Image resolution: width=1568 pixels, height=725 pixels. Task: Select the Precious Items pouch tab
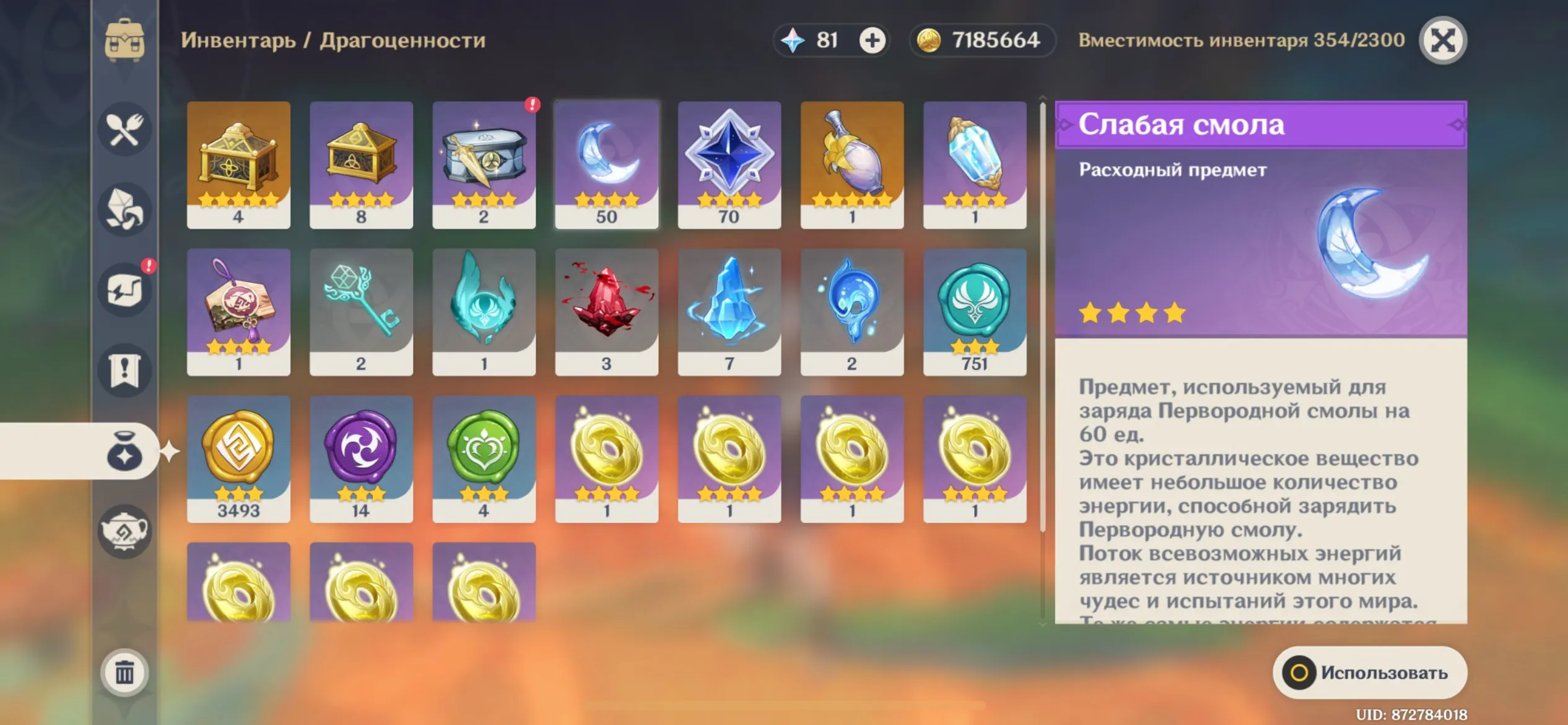124,452
